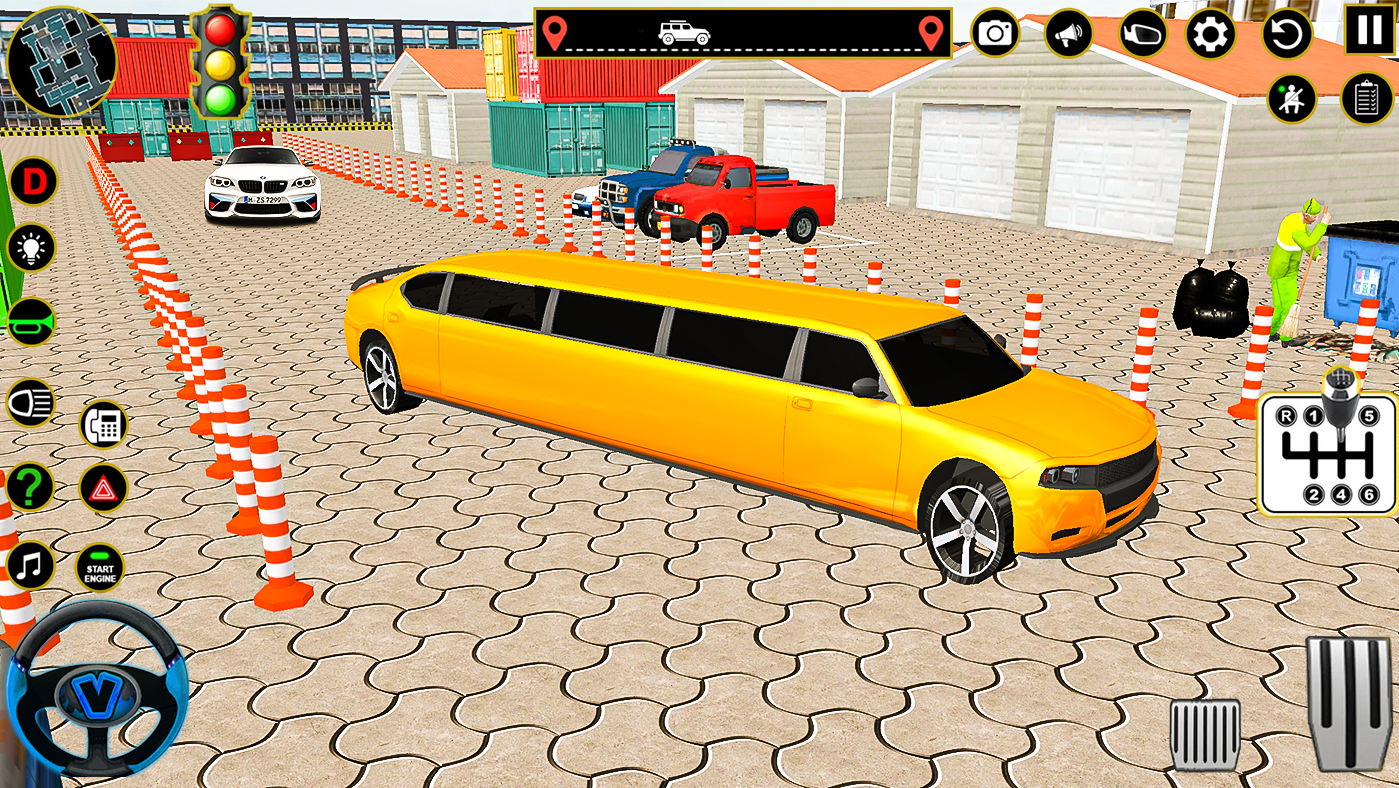Screen dimensions: 1399x788
Task: Select the D drive gear icon
Action: 35,180
